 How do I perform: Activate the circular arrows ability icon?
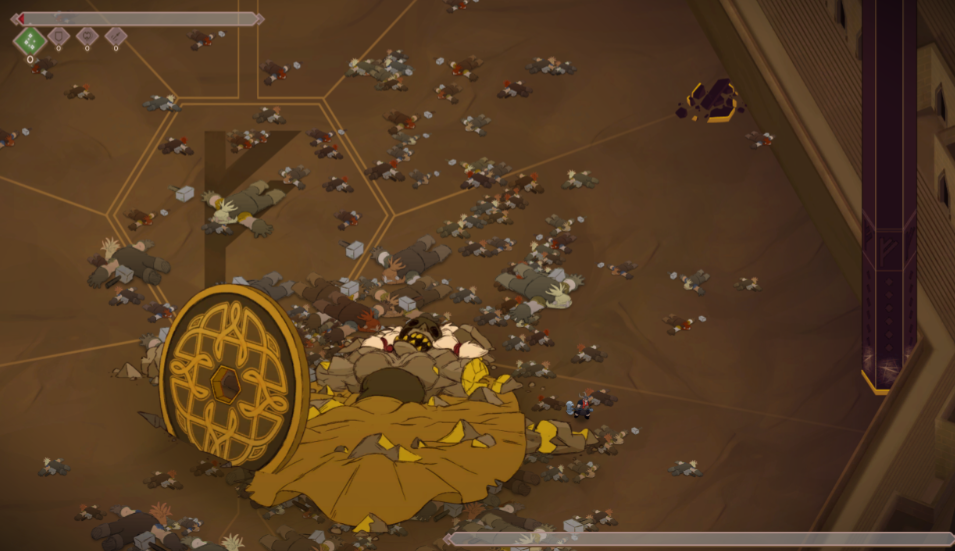coord(87,36)
